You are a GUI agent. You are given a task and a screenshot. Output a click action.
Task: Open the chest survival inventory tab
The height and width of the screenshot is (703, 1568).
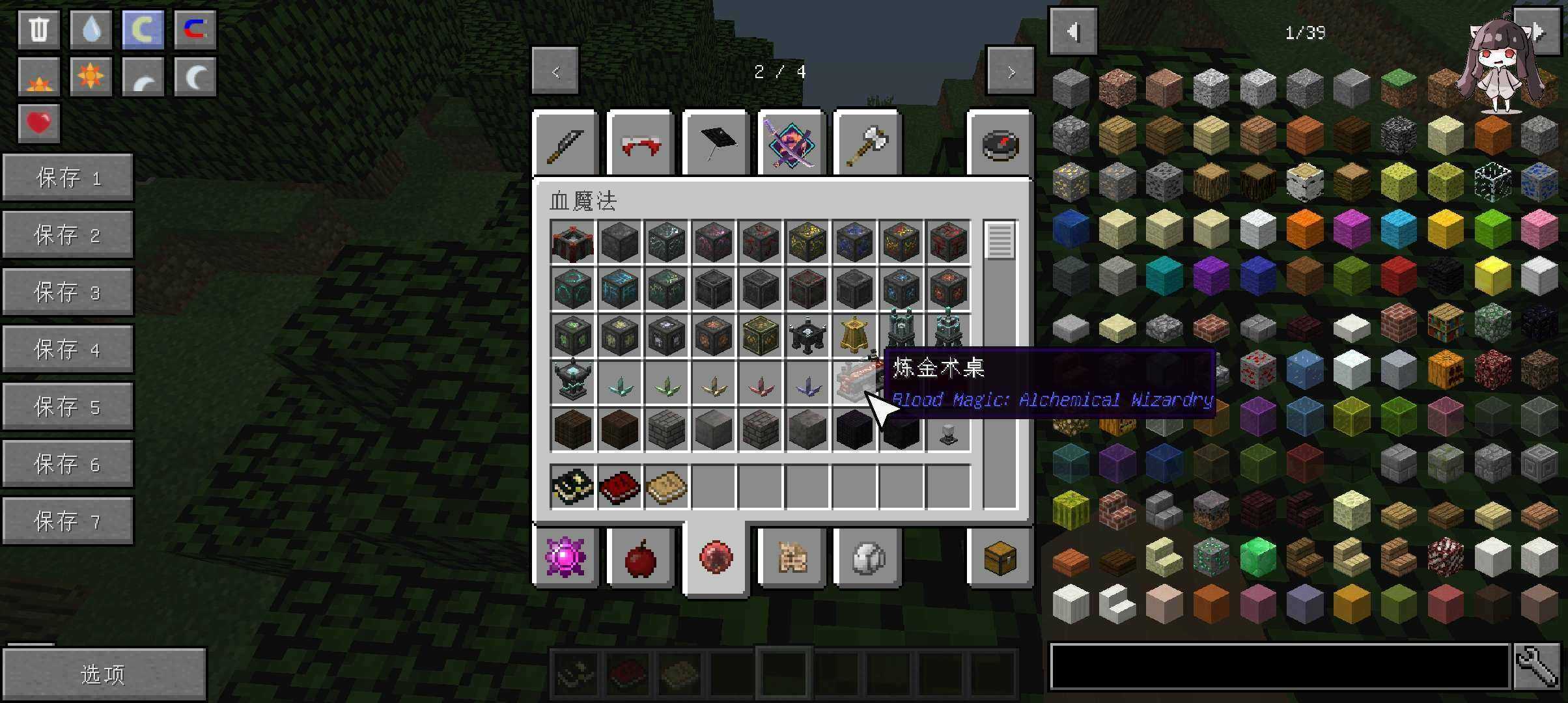point(1000,558)
